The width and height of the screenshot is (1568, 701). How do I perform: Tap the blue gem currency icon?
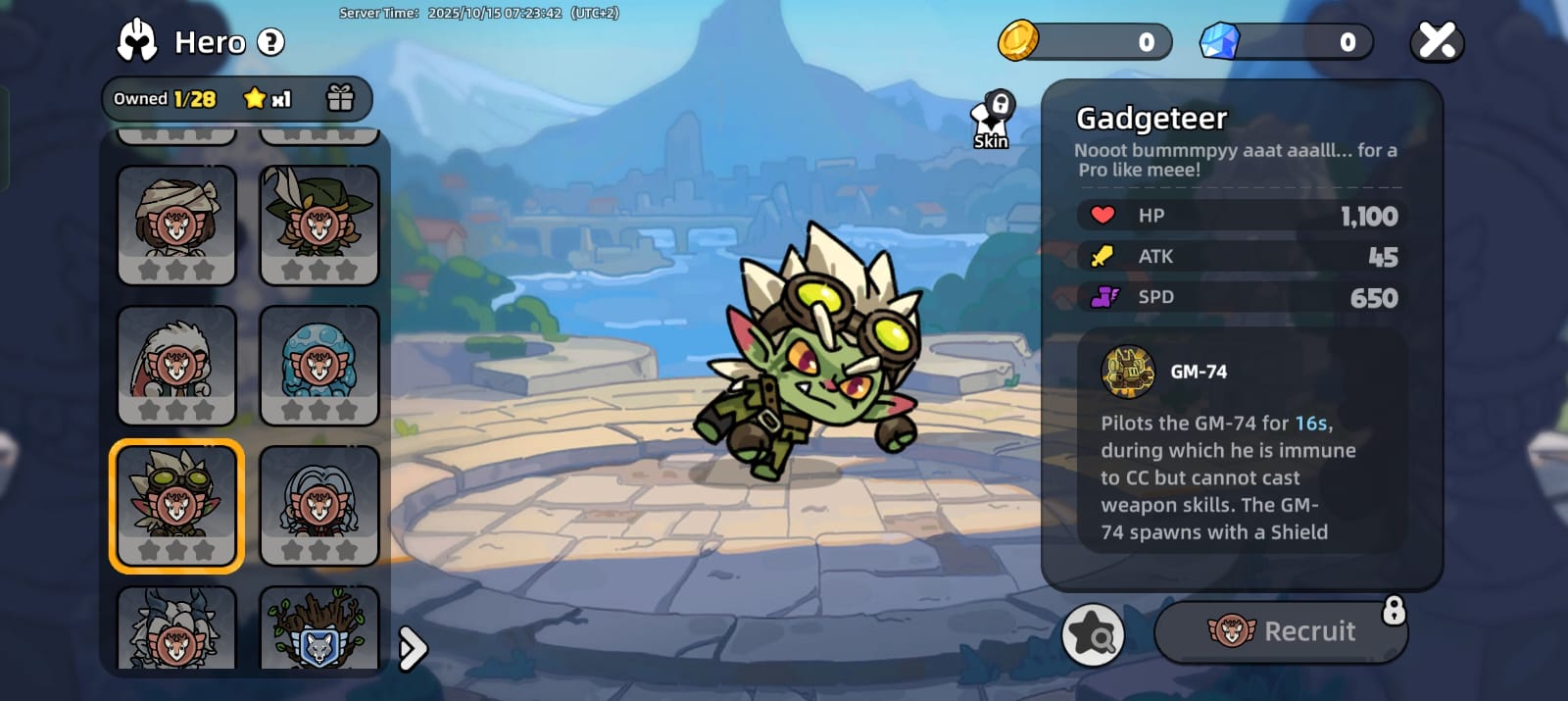click(x=1220, y=41)
